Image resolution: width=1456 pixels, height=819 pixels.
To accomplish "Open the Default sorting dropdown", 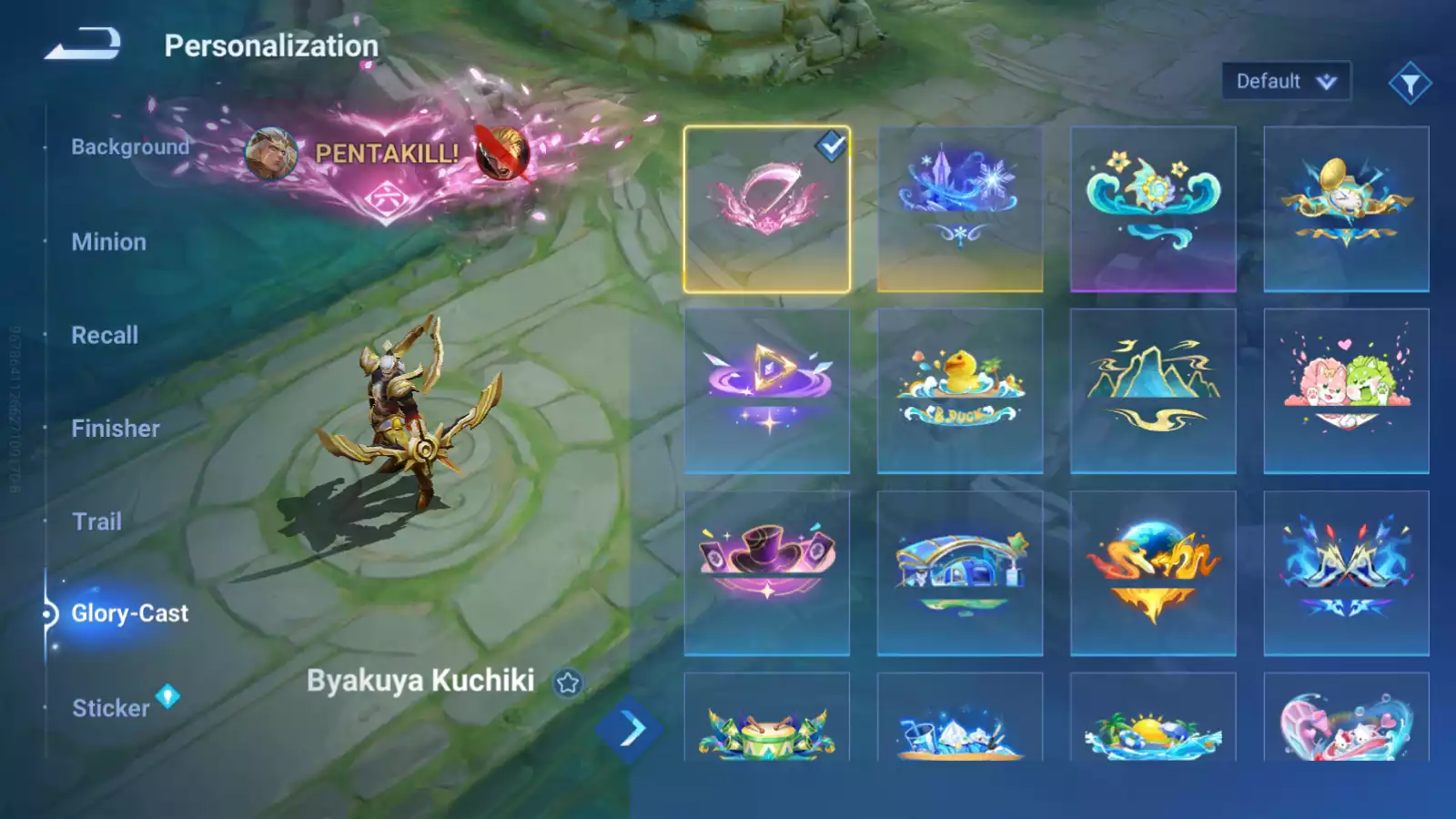I will pos(1286,80).
